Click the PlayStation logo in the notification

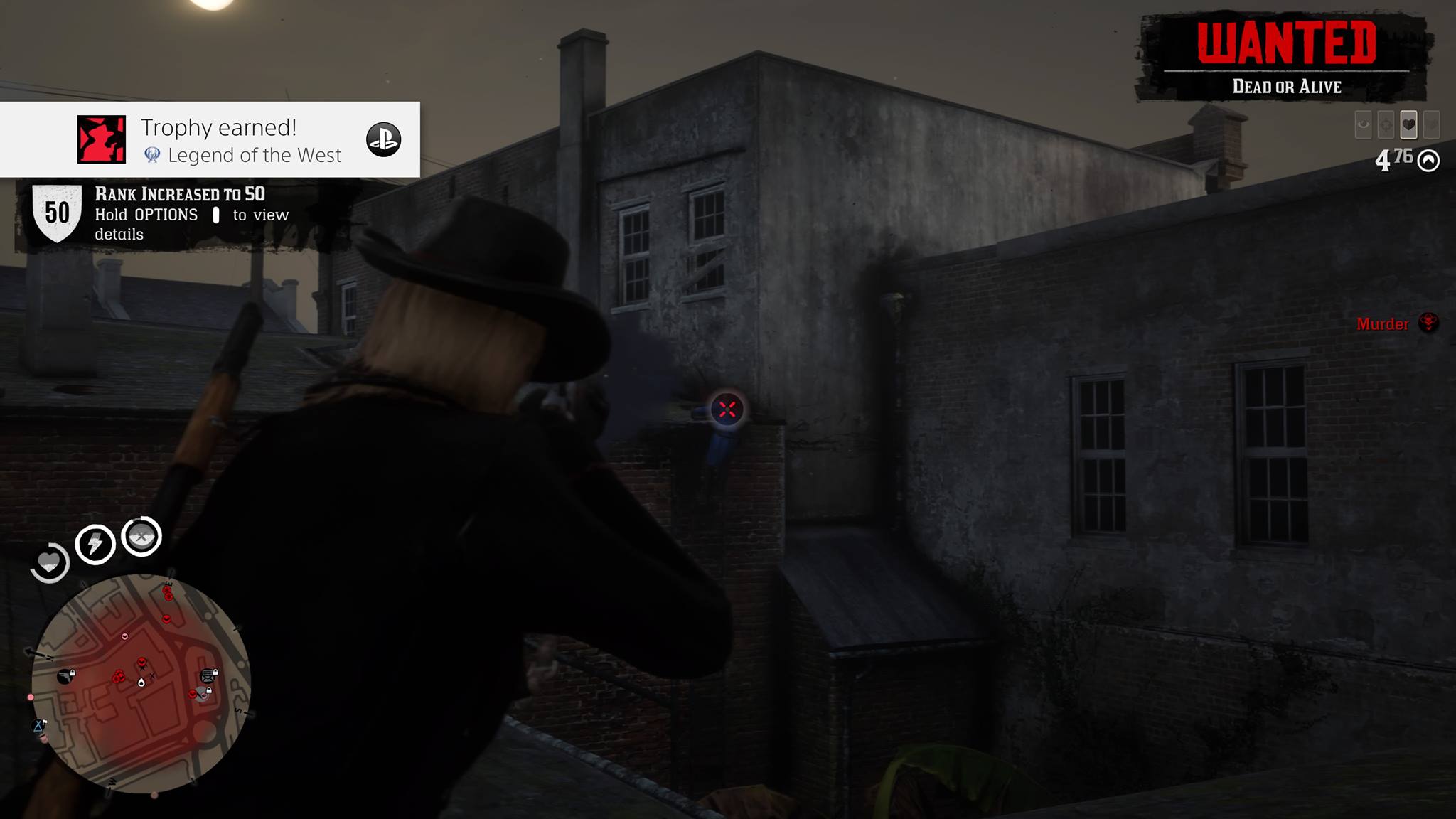[382, 140]
